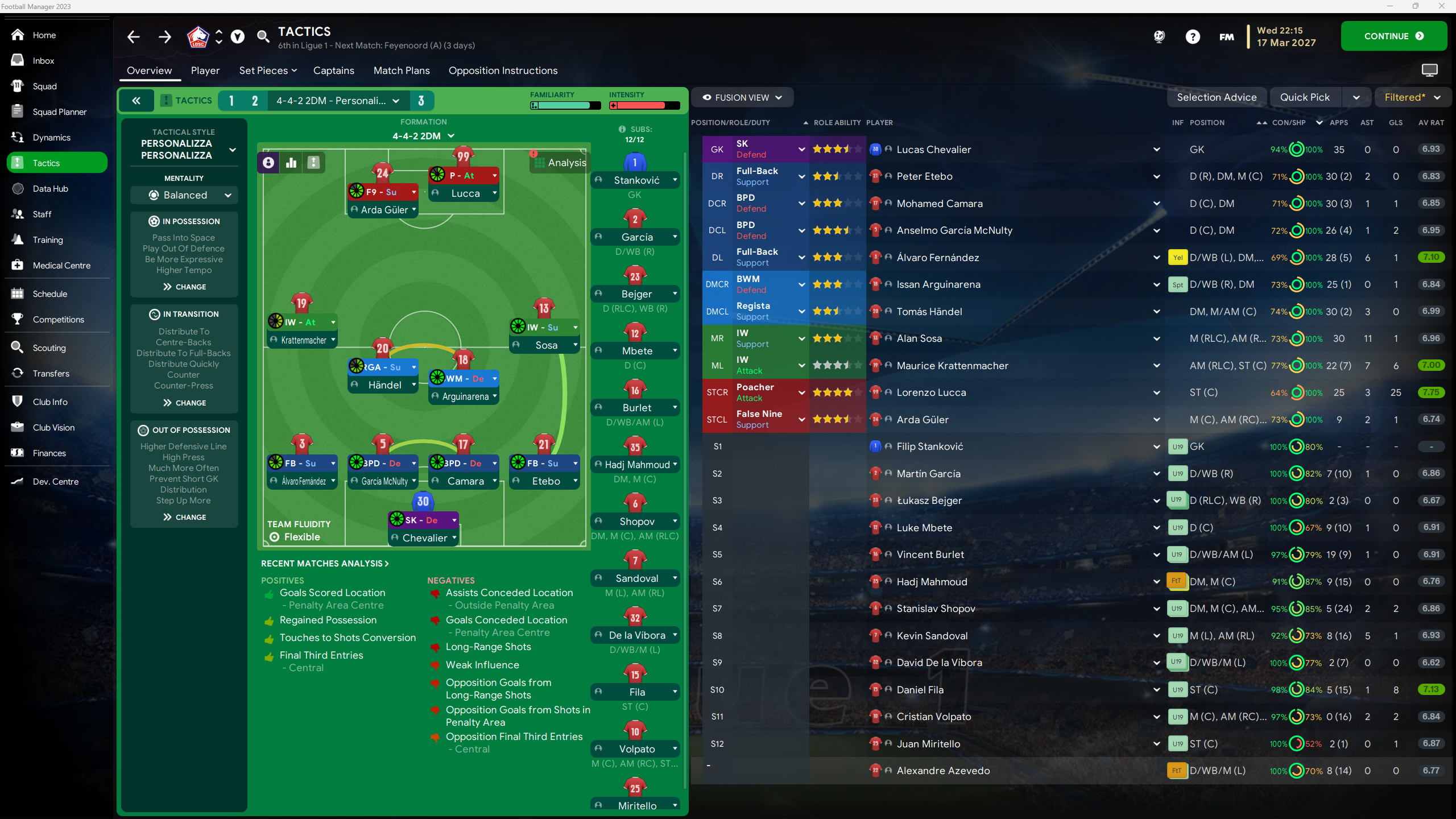Toggle Fusion View above the squad list
Image resolution: width=1456 pixels, height=819 pixels.
click(x=742, y=97)
